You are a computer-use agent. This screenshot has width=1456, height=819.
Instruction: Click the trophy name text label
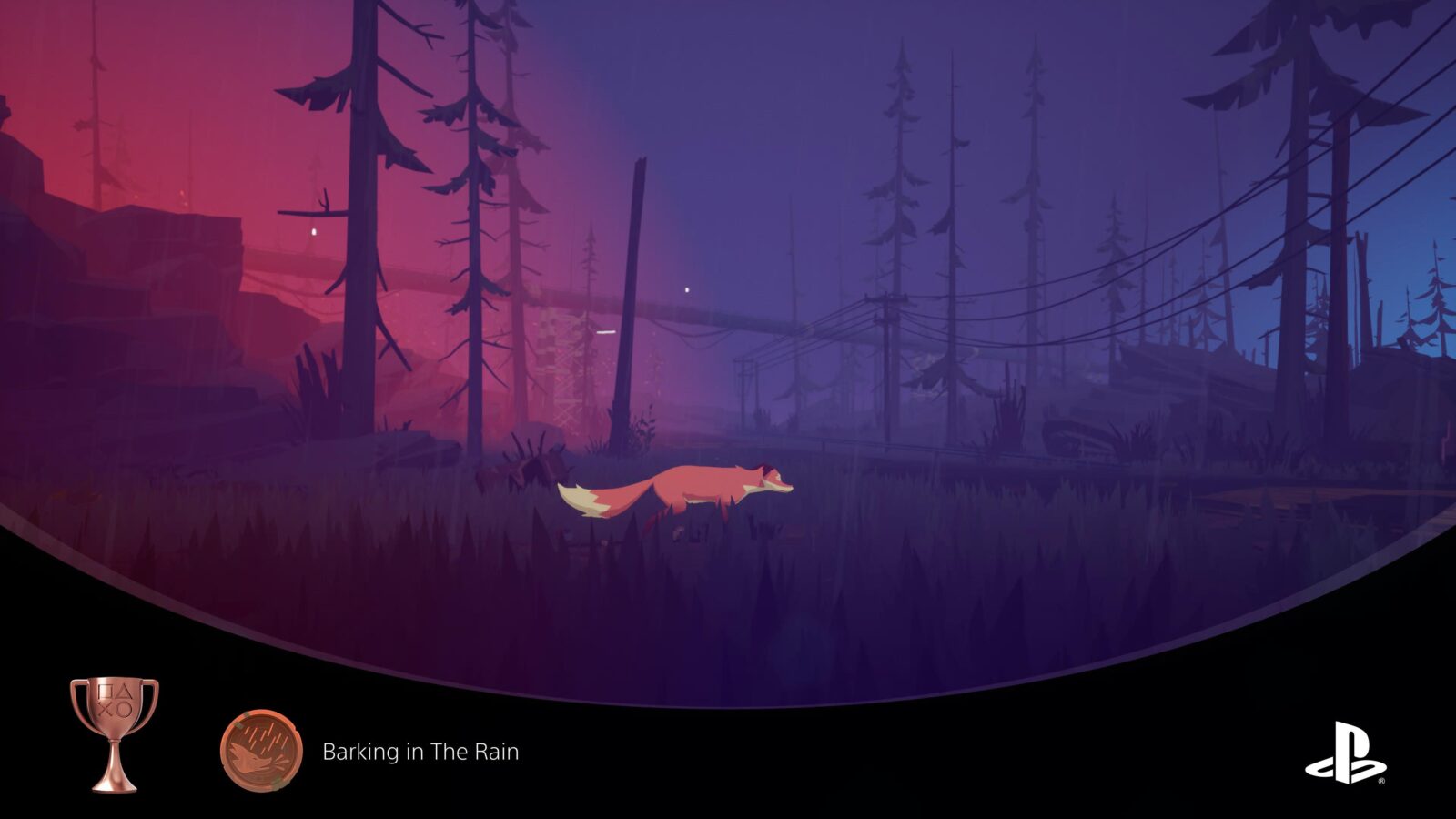click(x=420, y=753)
